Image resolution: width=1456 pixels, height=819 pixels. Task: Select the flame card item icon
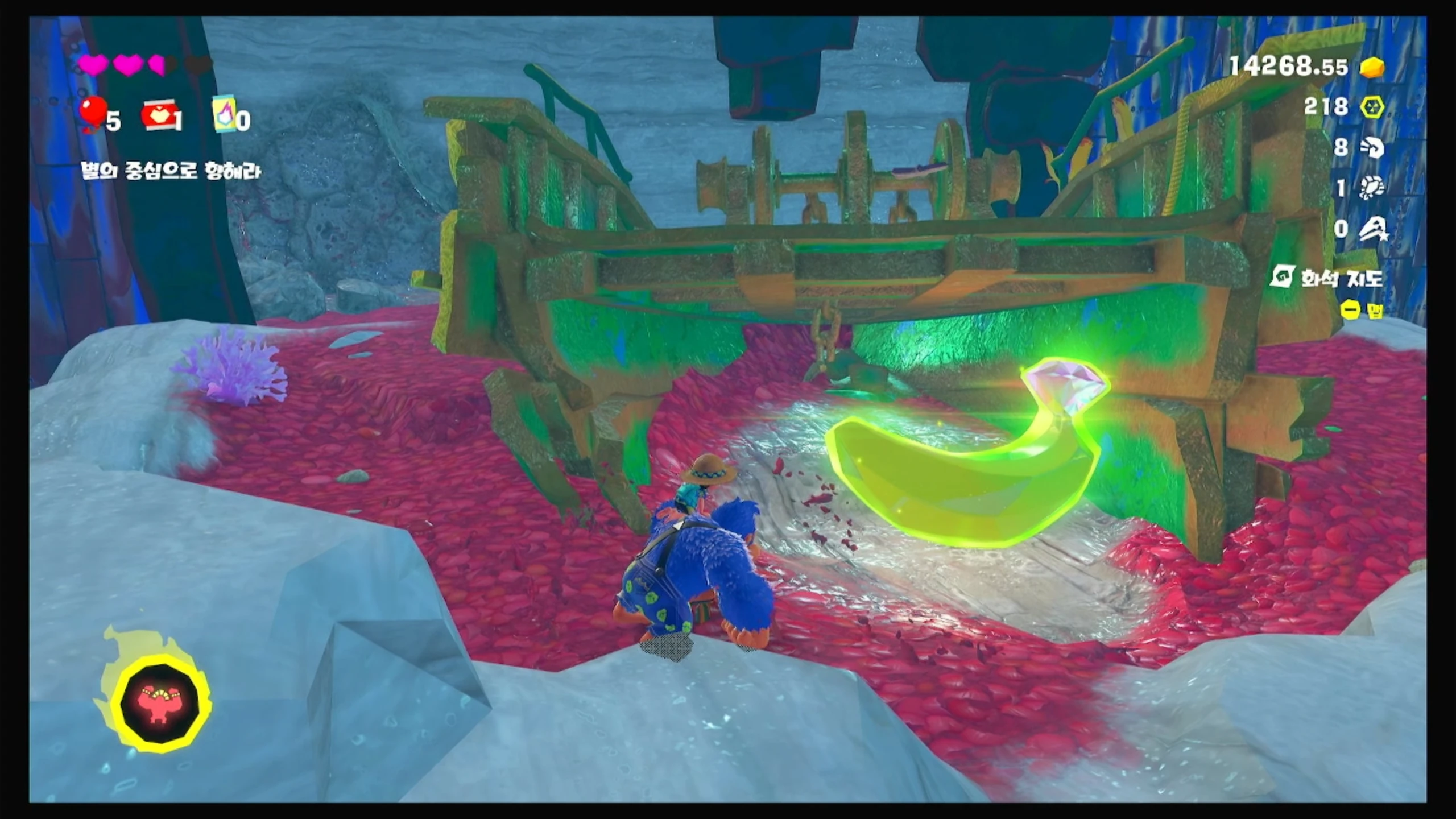tap(224, 115)
